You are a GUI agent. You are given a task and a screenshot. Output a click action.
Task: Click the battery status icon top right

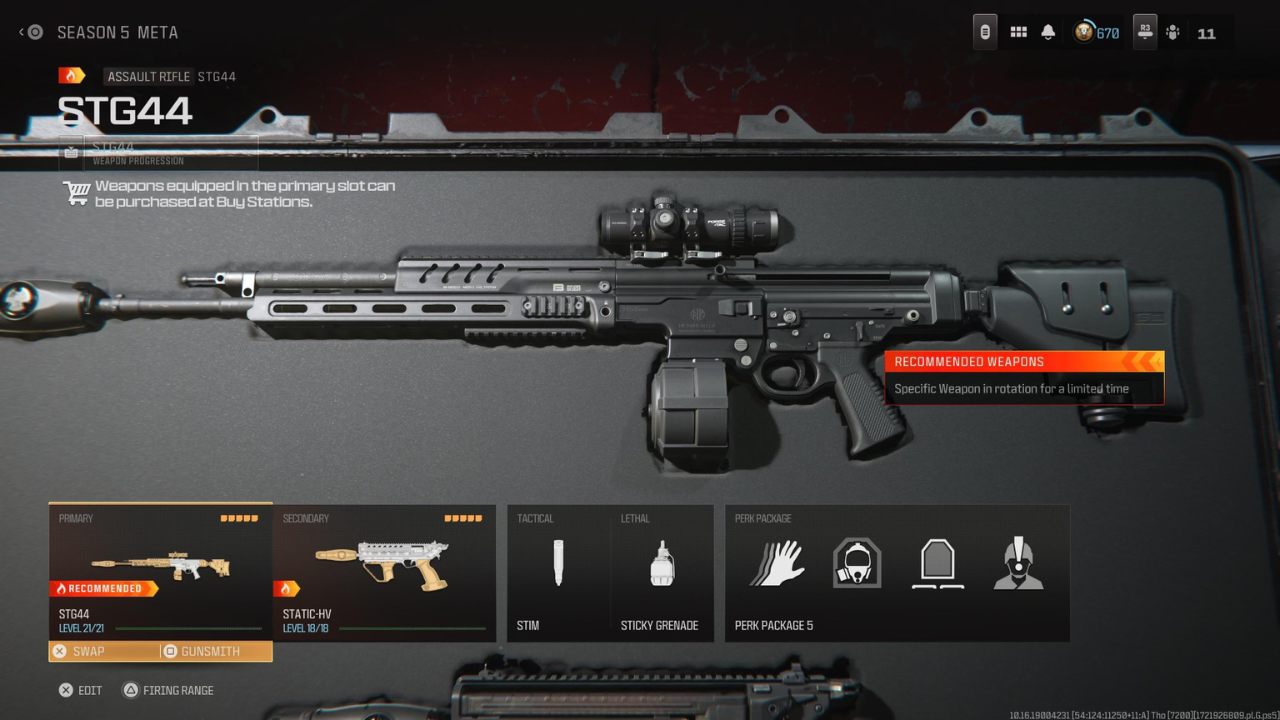[984, 31]
